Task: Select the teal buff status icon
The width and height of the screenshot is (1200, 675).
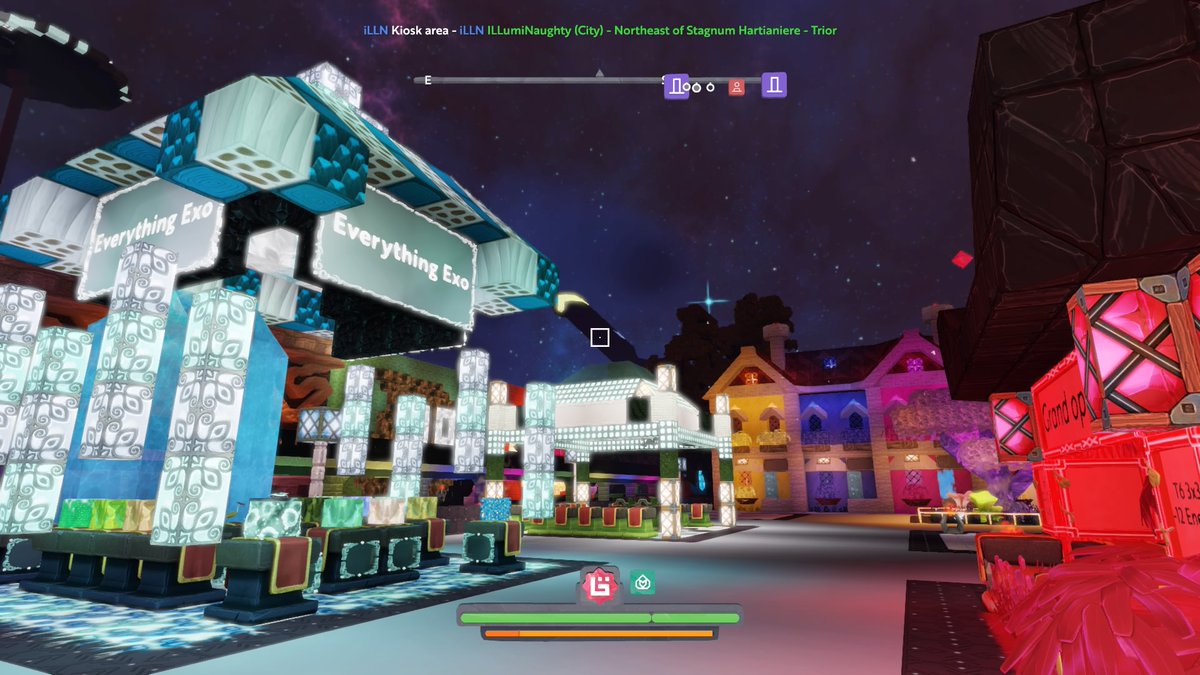Action: (641, 582)
